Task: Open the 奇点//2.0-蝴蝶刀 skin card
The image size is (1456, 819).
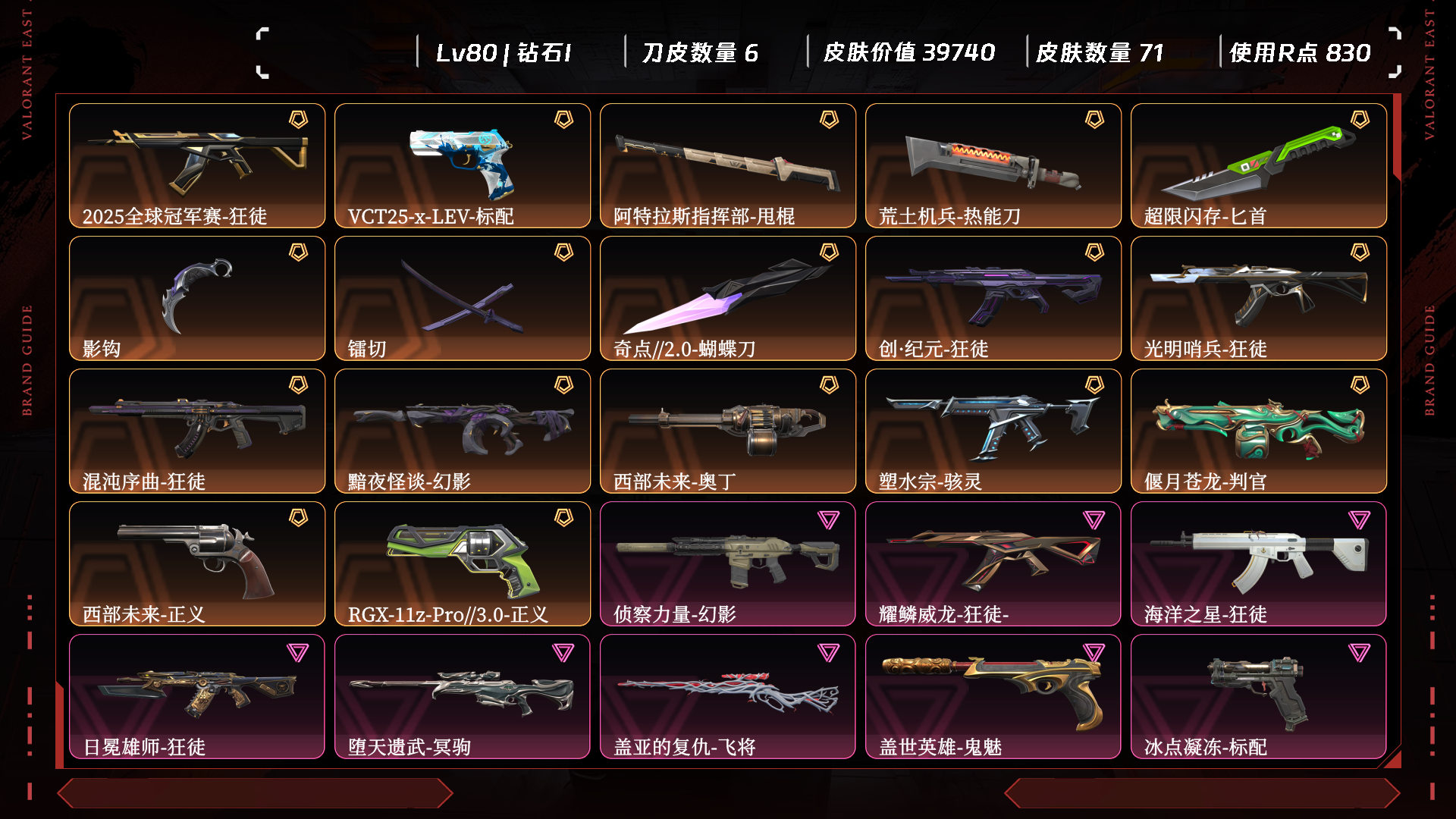Action: tap(728, 298)
